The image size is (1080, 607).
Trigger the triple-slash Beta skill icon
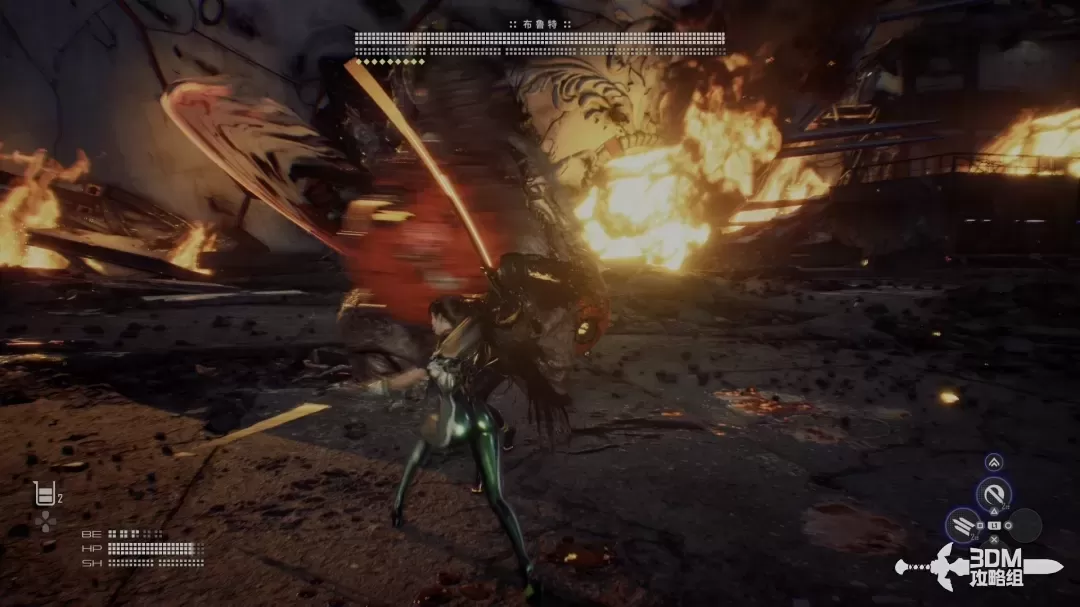pyautogui.click(x=963, y=526)
